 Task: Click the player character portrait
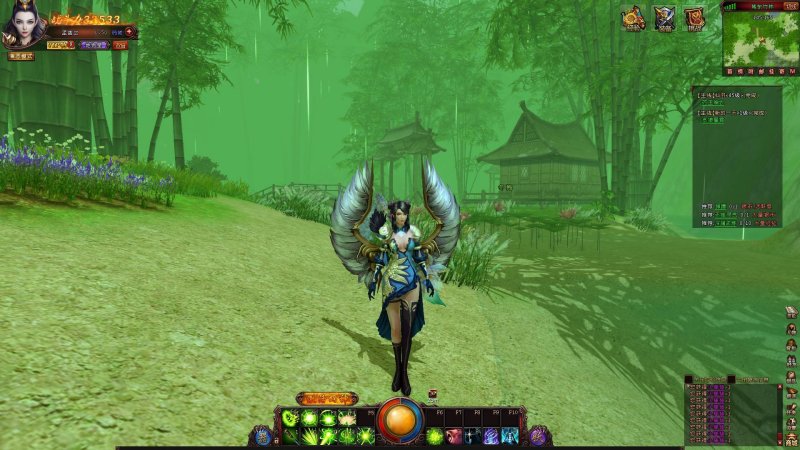(x=23, y=27)
